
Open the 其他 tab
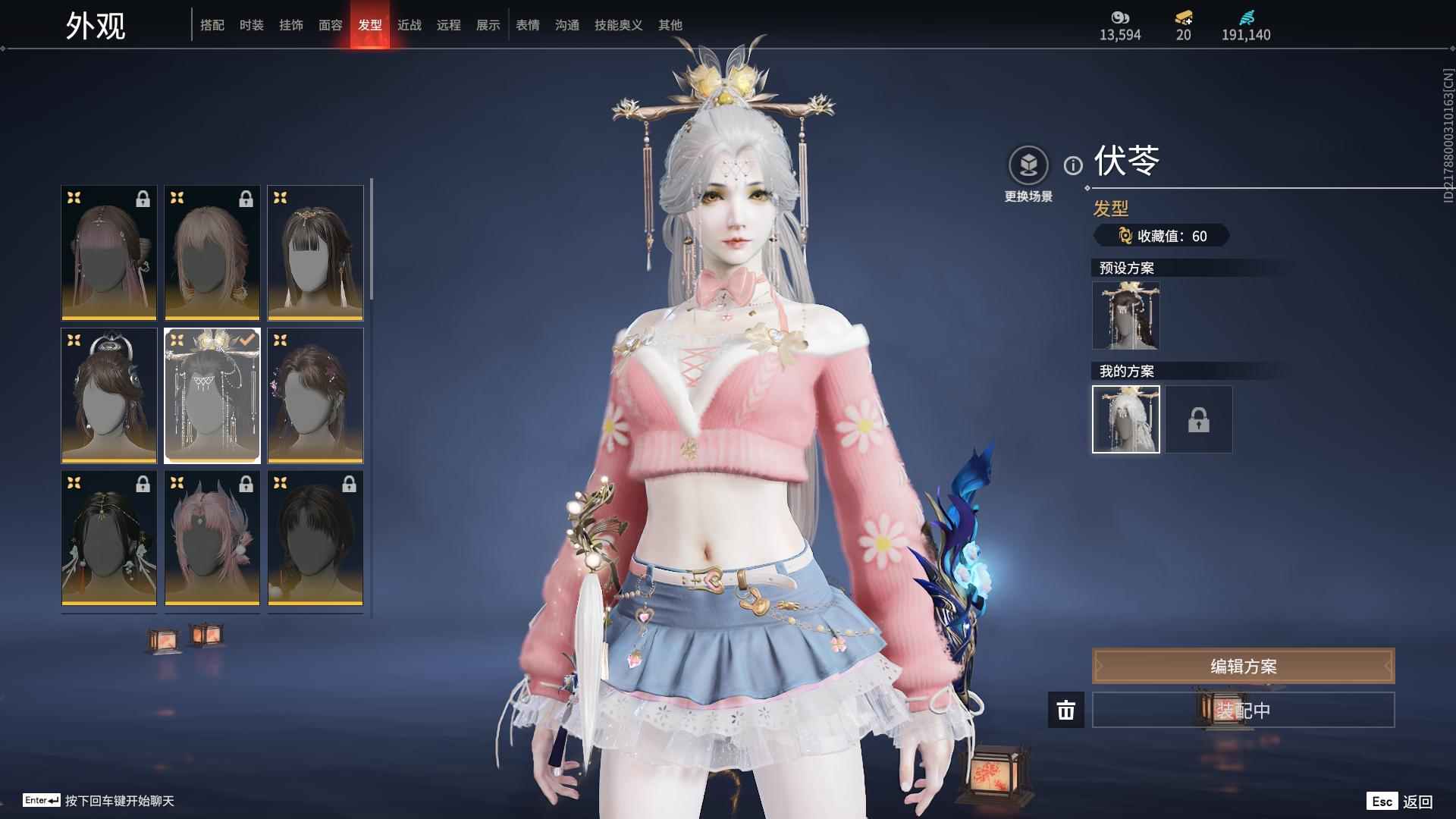(x=670, y=25)
